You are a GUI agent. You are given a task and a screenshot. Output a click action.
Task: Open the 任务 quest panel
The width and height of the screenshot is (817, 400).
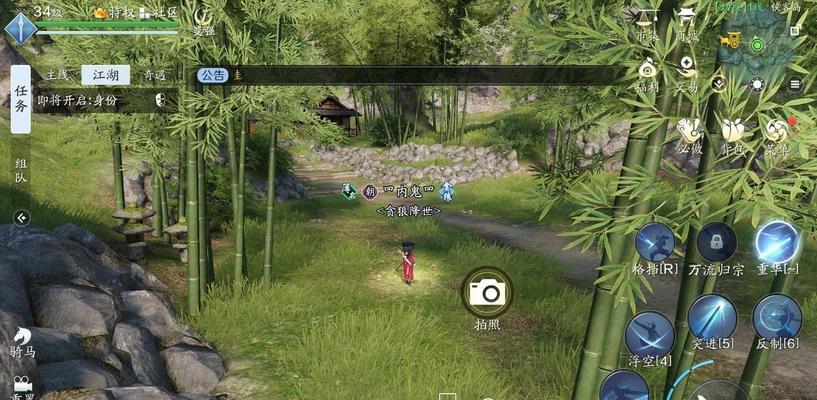(x=21, y=100)
